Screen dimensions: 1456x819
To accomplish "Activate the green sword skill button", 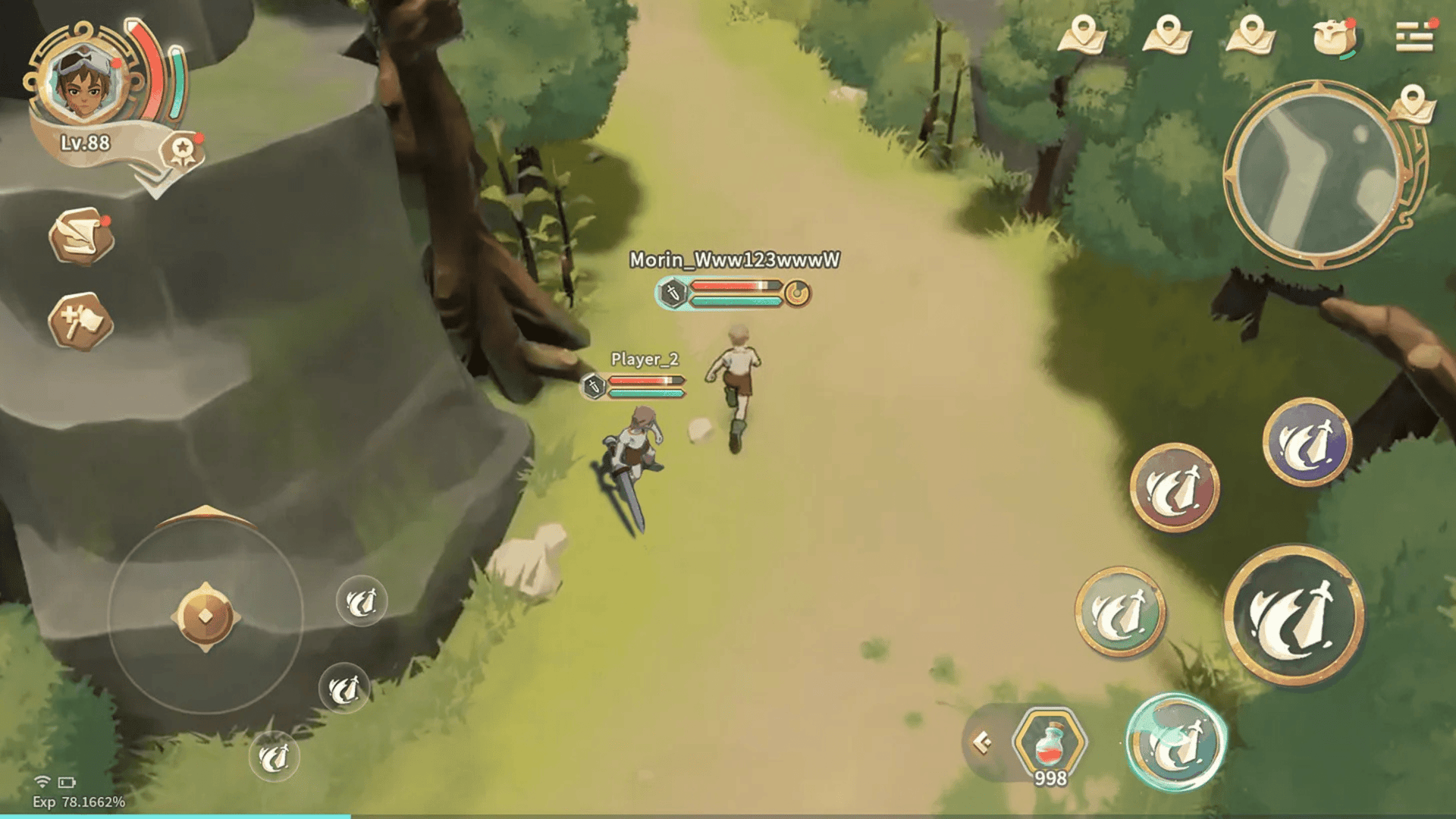I will pyautogui.click(x=1120, y=611).
